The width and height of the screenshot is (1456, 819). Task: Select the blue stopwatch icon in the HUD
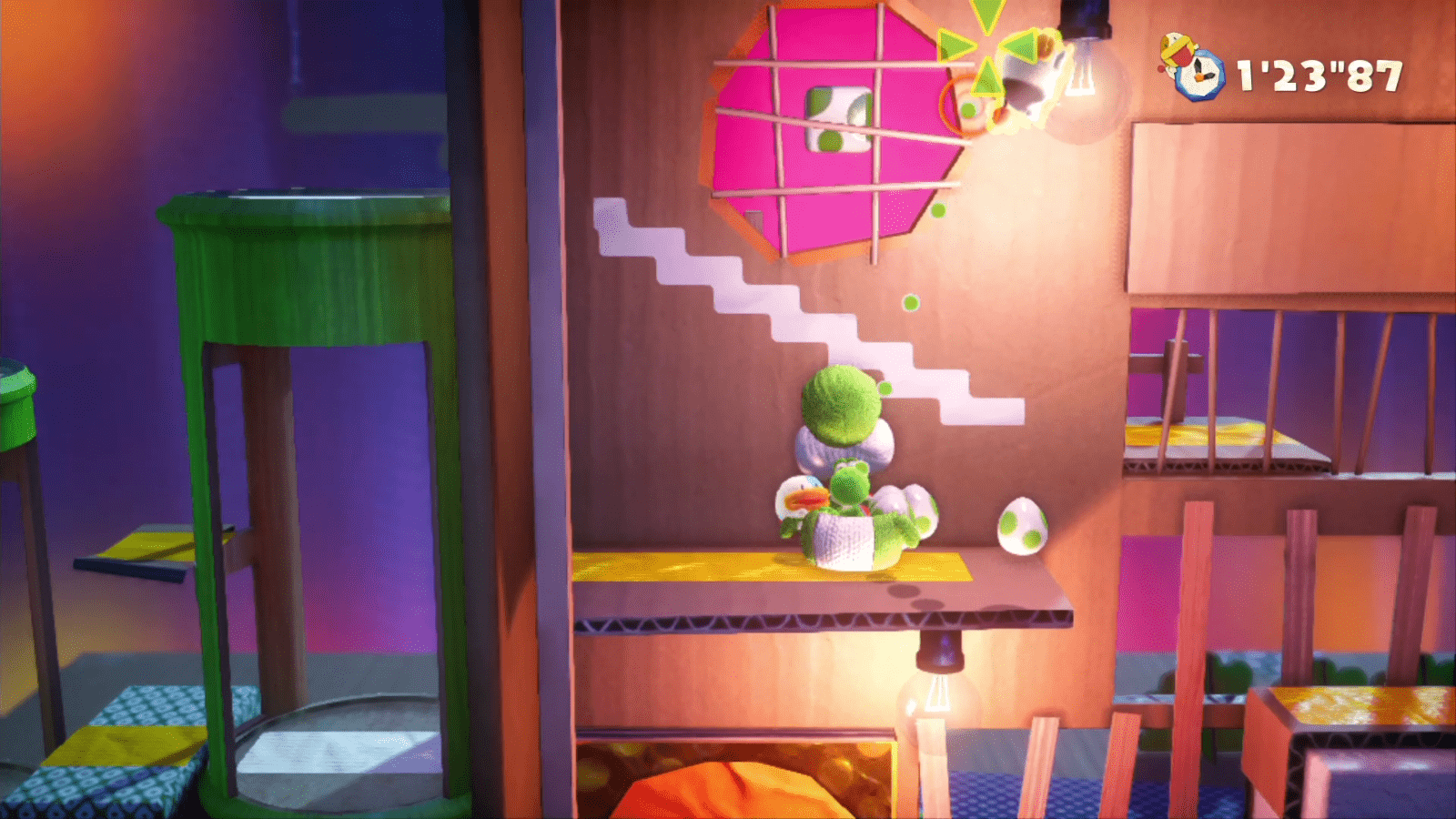pos(1201,75)
